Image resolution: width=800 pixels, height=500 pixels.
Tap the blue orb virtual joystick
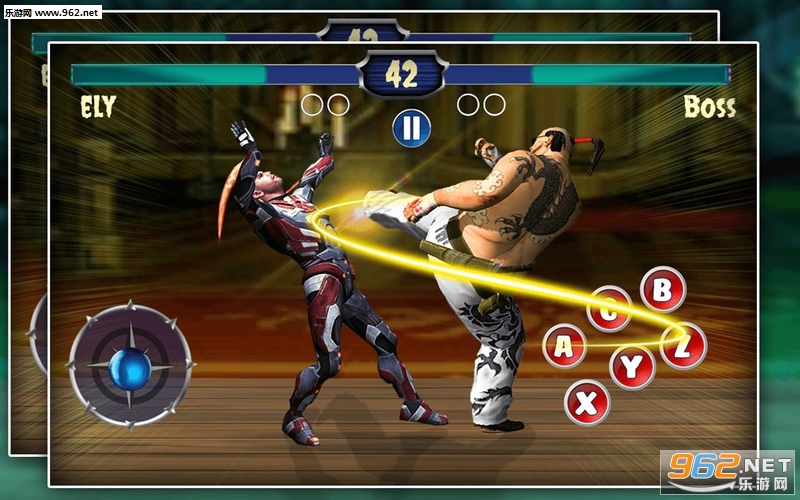[x=130, y=370]
